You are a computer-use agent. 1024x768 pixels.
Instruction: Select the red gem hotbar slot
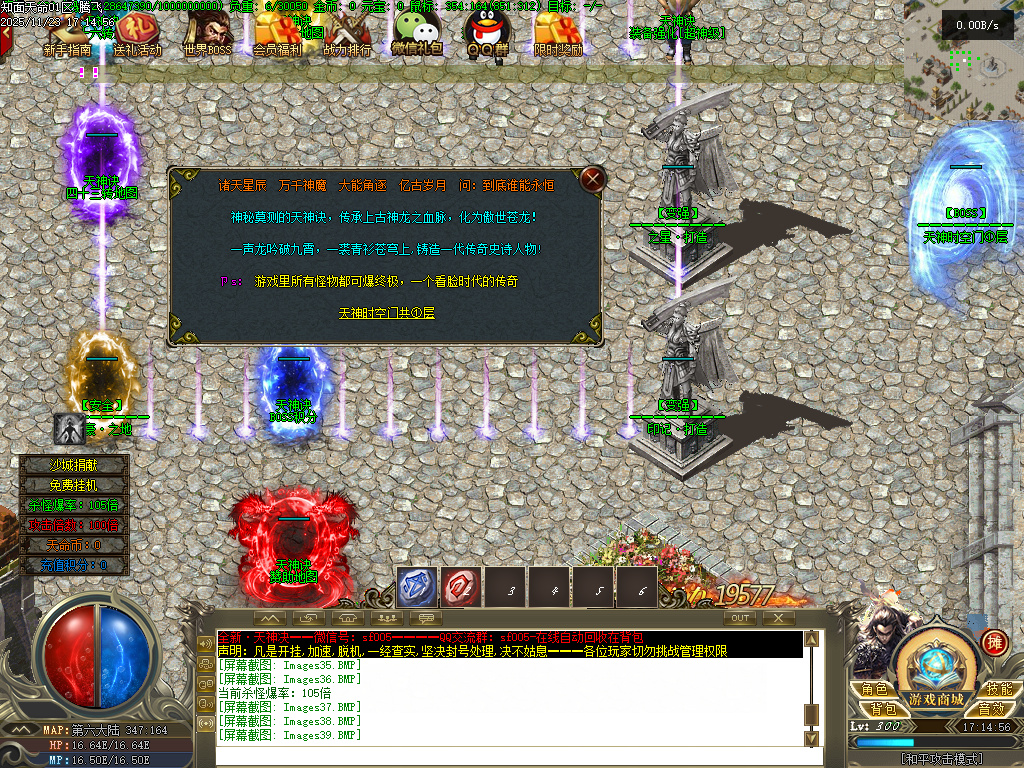click(x=461, y=588)
